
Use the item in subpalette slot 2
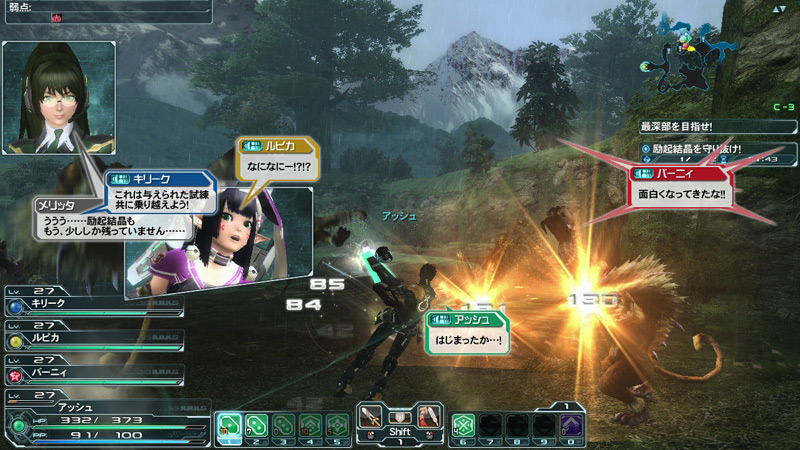pos(256,424)
